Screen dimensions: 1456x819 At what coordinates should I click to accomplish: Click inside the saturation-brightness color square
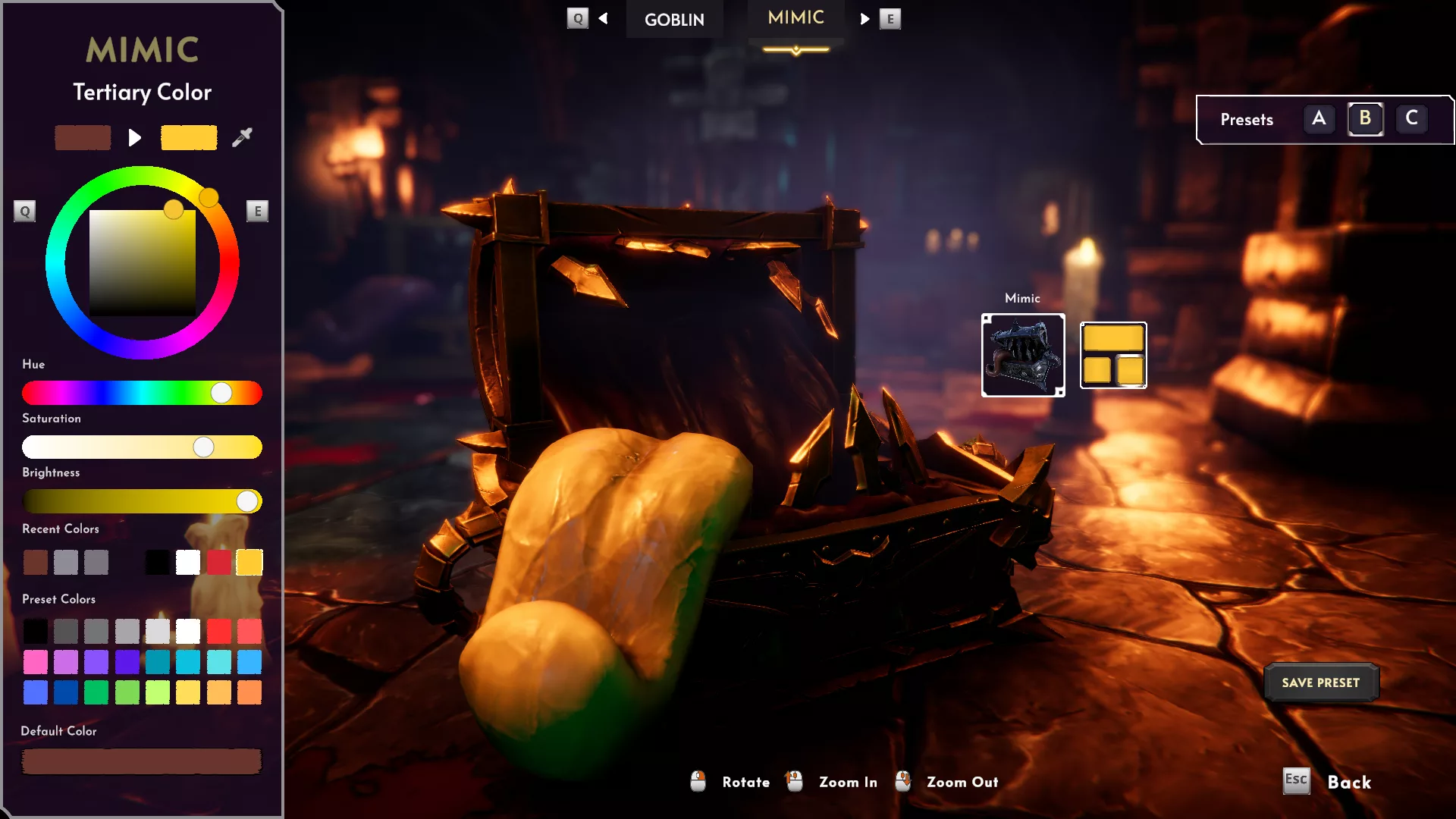tap(143, 262)
